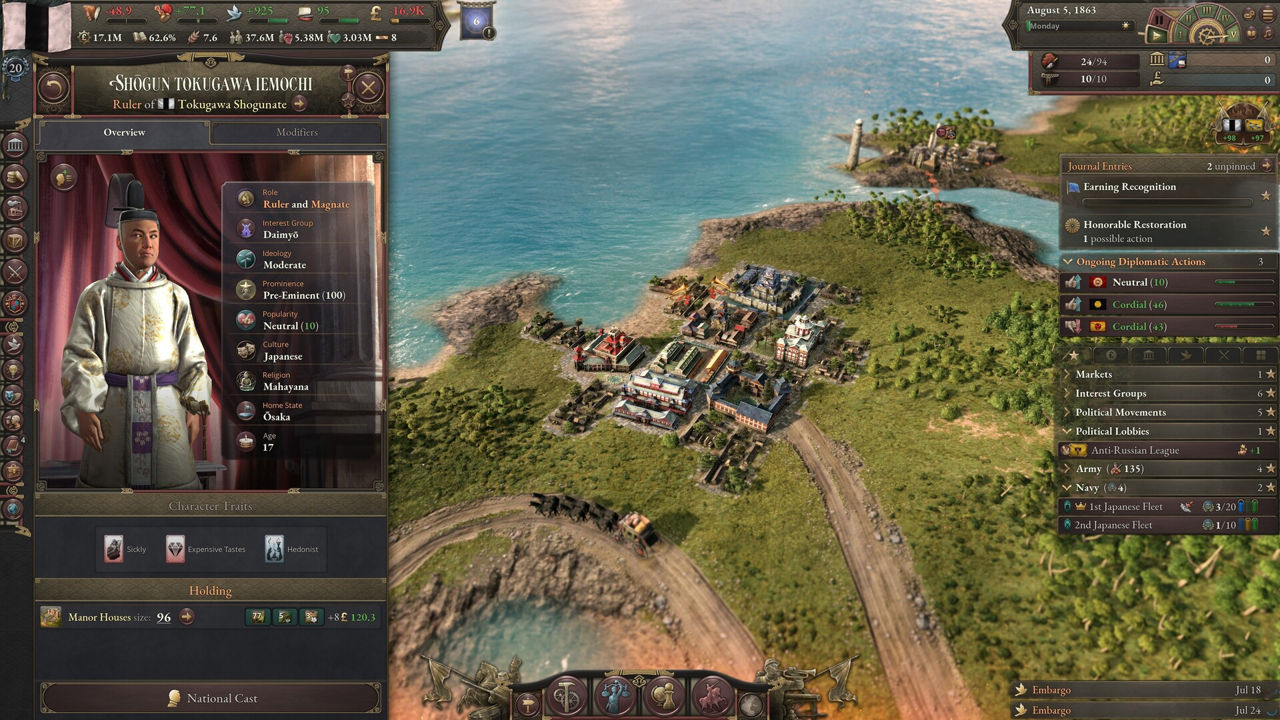Expand the Interest Groups outliner row

pos(1110,393)
